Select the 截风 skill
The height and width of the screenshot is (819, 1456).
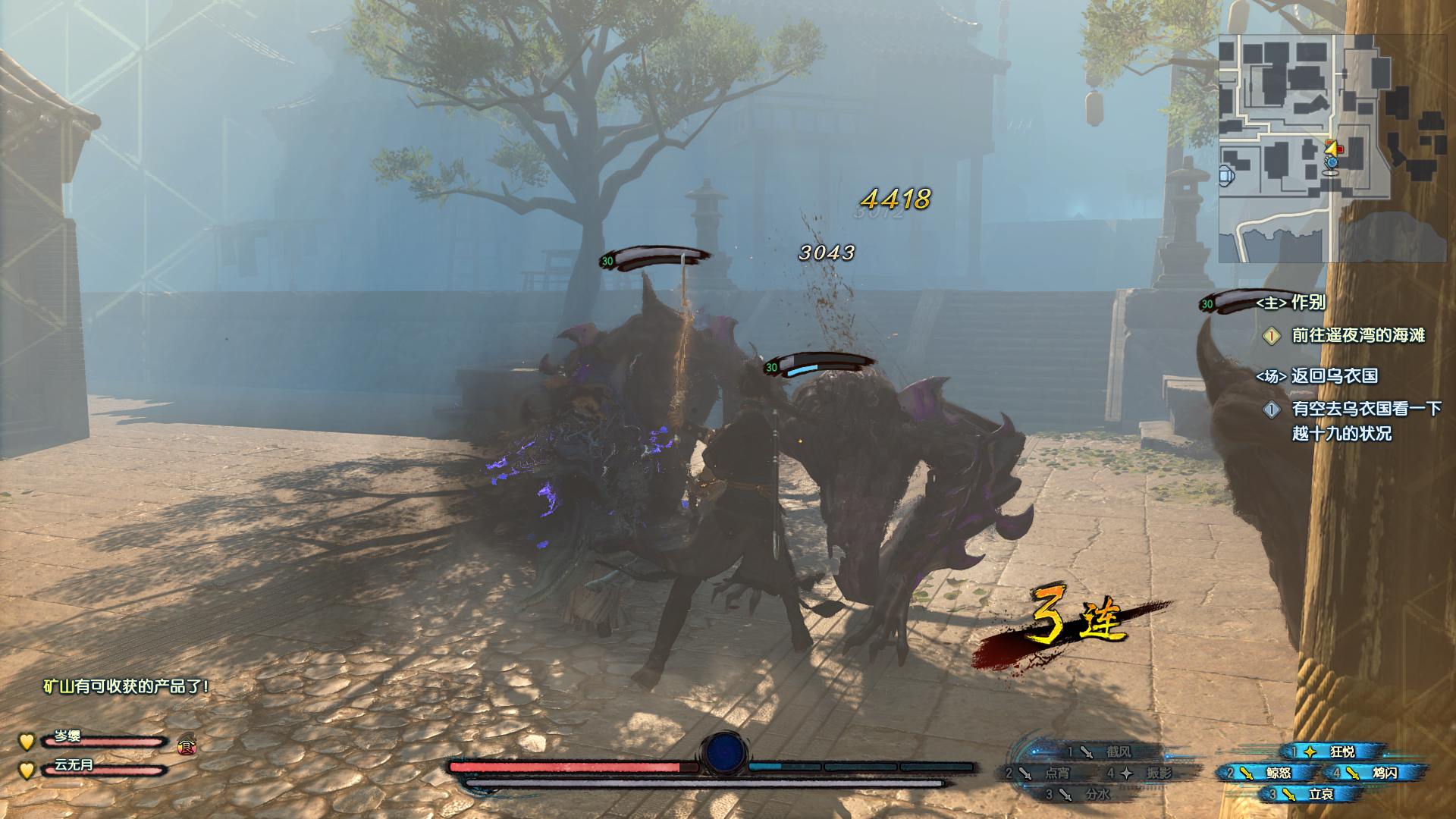(x=1109, y=752)
